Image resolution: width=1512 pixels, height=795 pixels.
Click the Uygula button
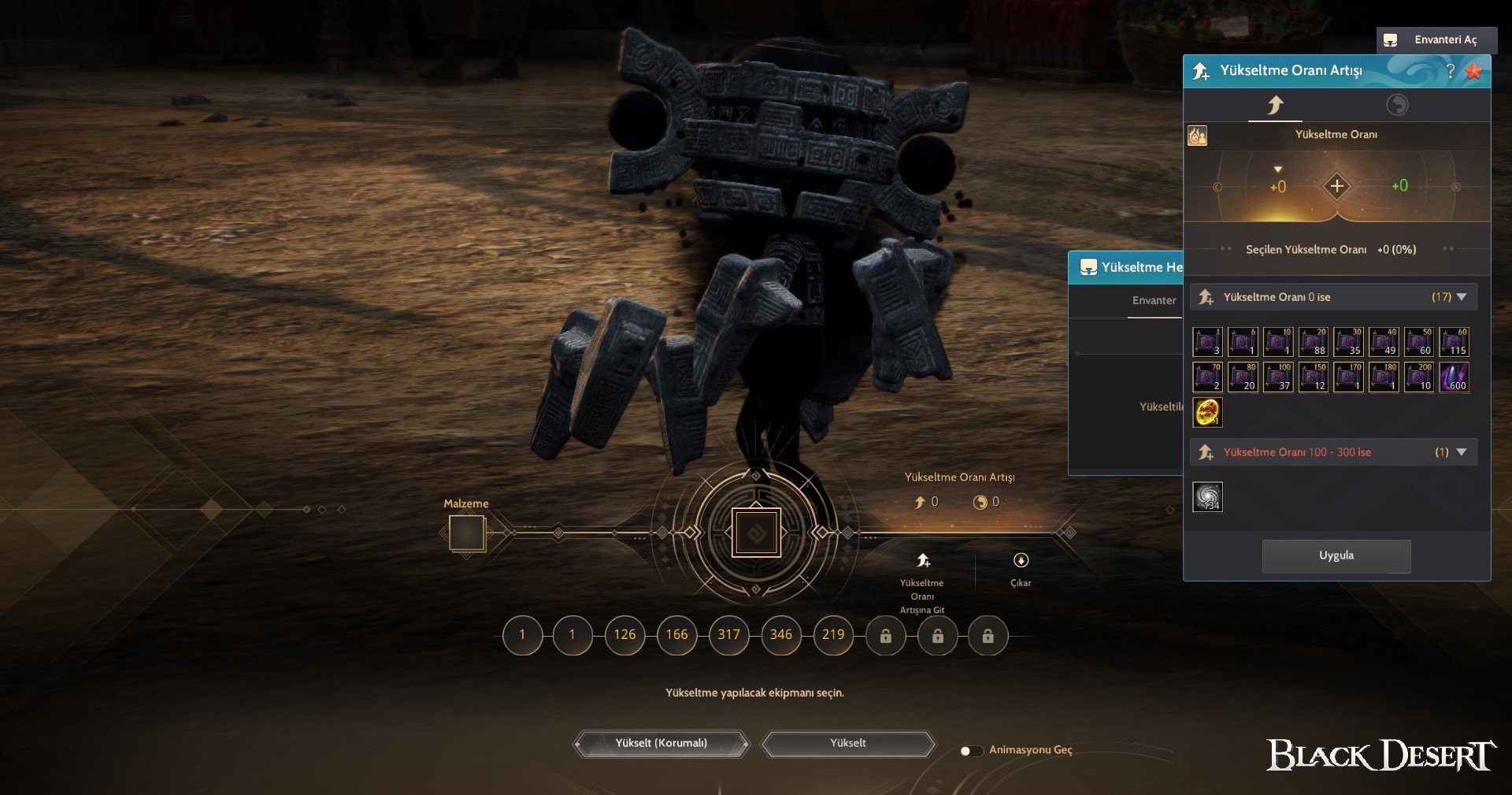[x=1336, y=555]
